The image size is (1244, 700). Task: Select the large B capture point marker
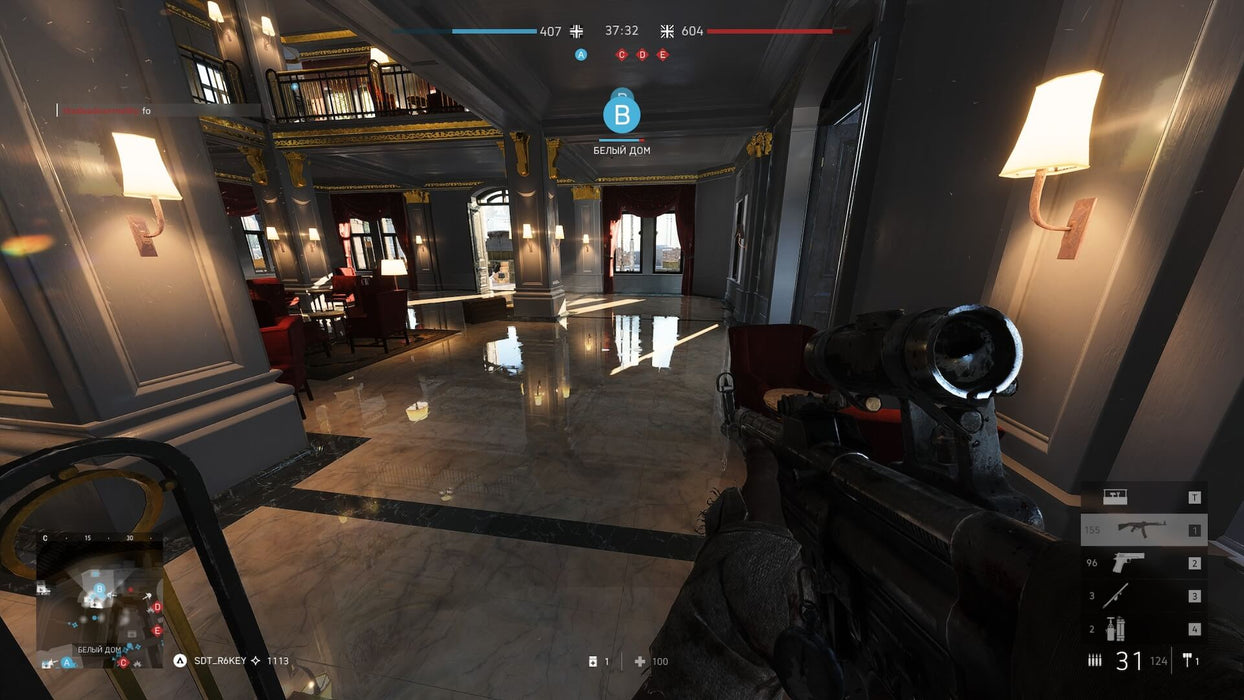pyautogui.click(x=621, y=115)
